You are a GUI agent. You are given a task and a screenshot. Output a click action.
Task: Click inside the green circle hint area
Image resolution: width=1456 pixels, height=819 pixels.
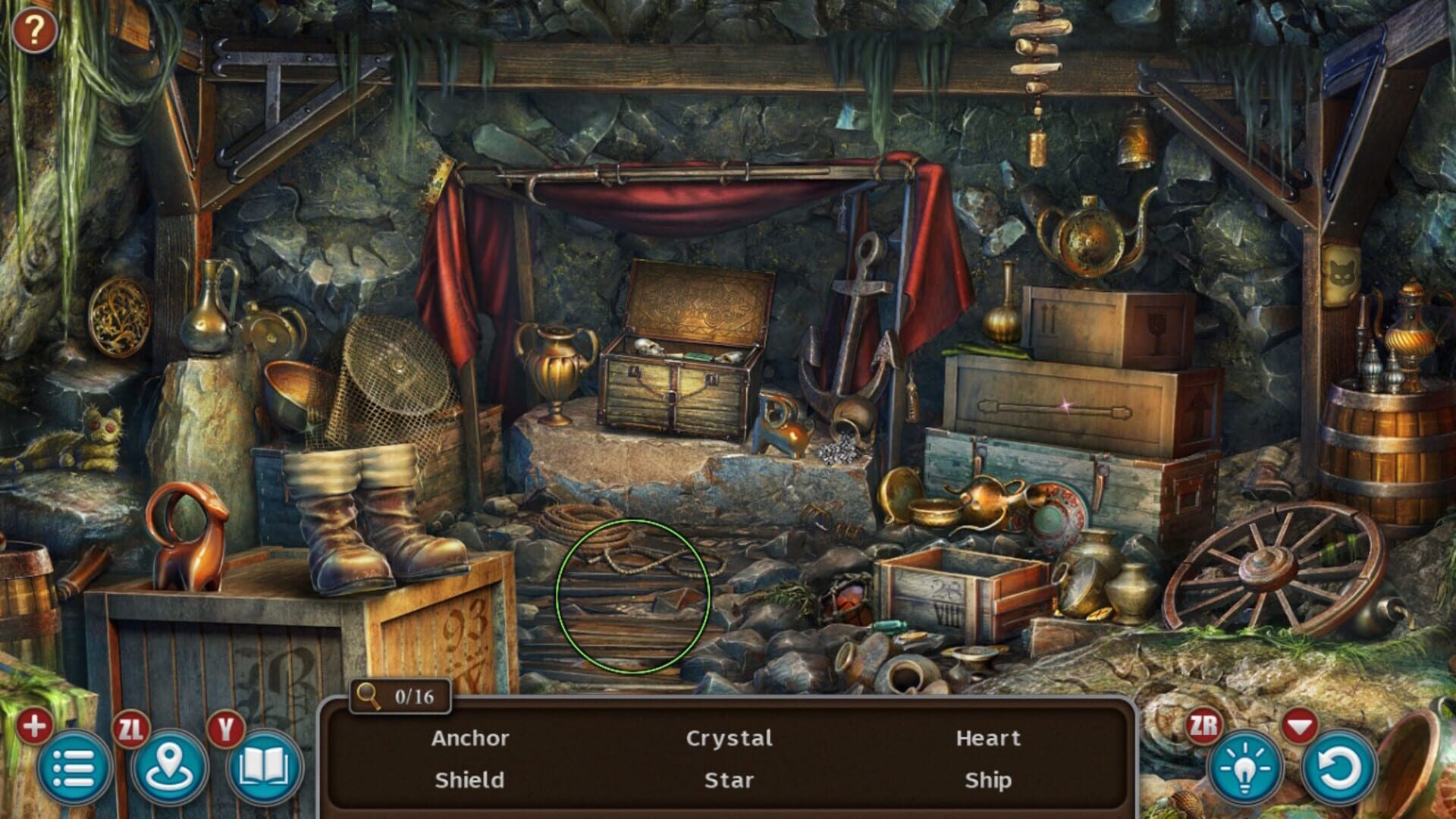click(635, 595)
